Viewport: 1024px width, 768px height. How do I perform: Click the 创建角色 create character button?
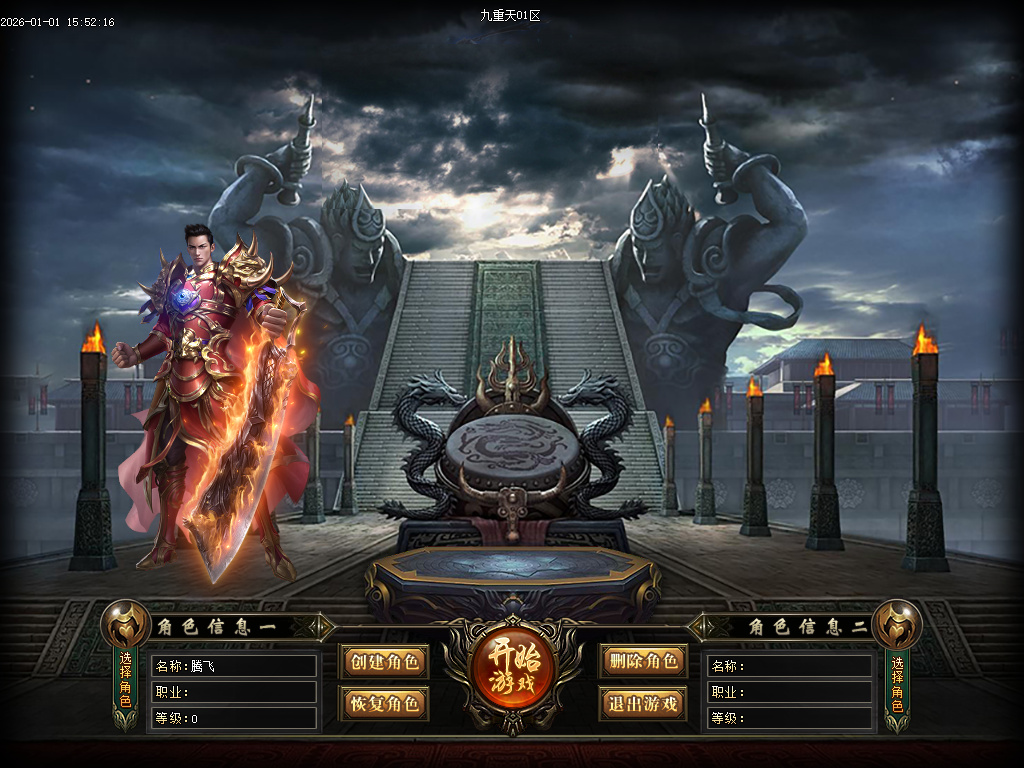tap(384, 662)
